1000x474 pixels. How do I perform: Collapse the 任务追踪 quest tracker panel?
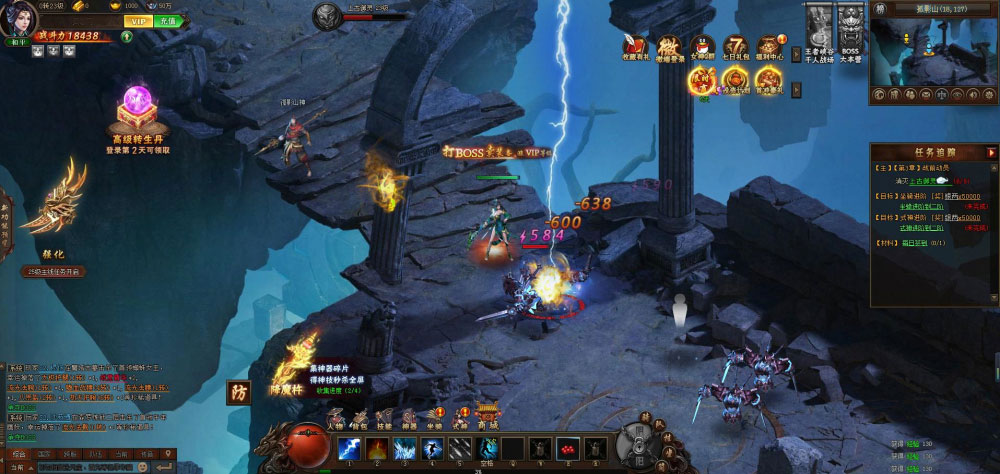991,152
